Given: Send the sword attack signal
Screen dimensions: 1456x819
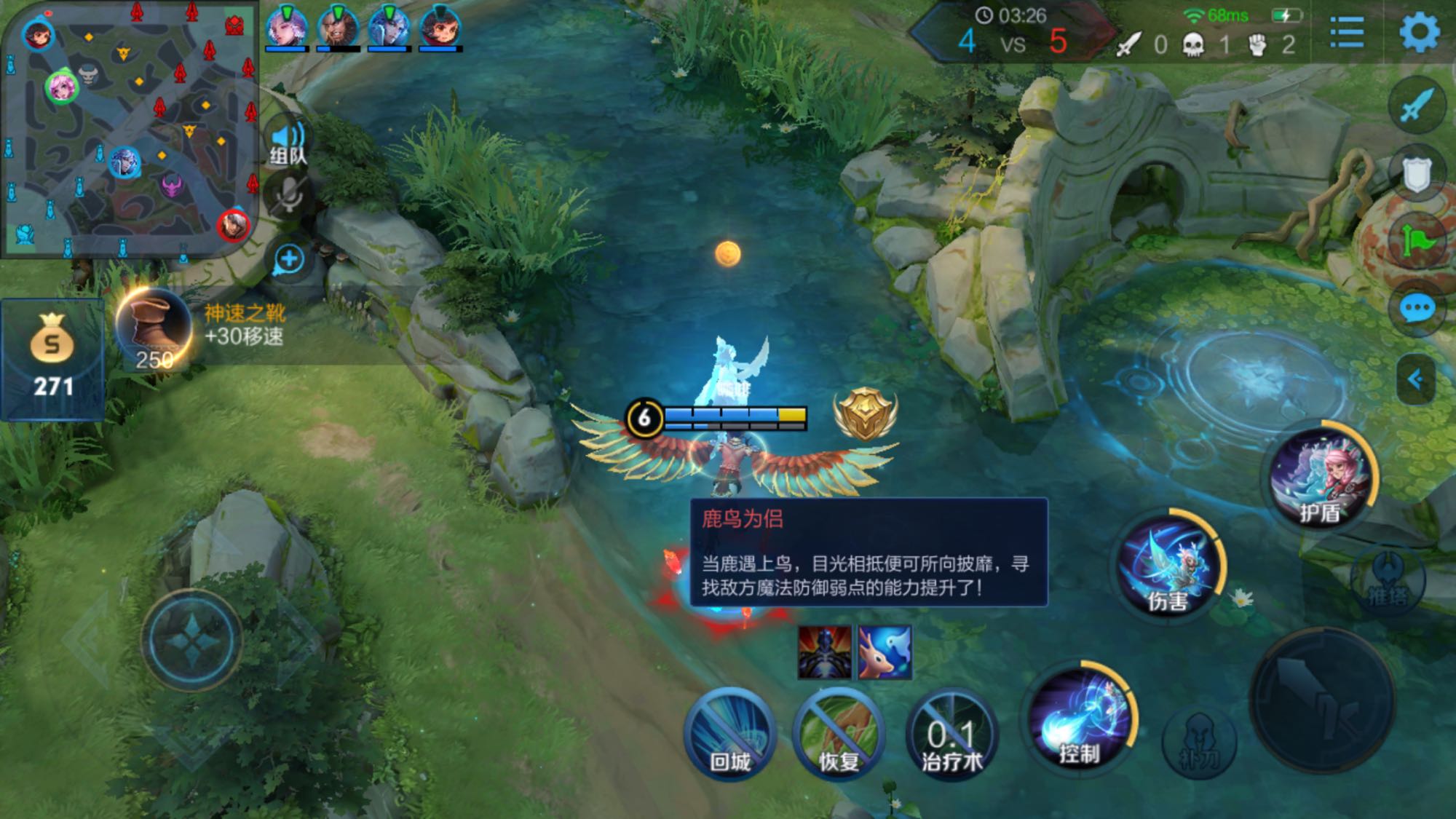Looking at the screenshot, I should coord(1417,104).
